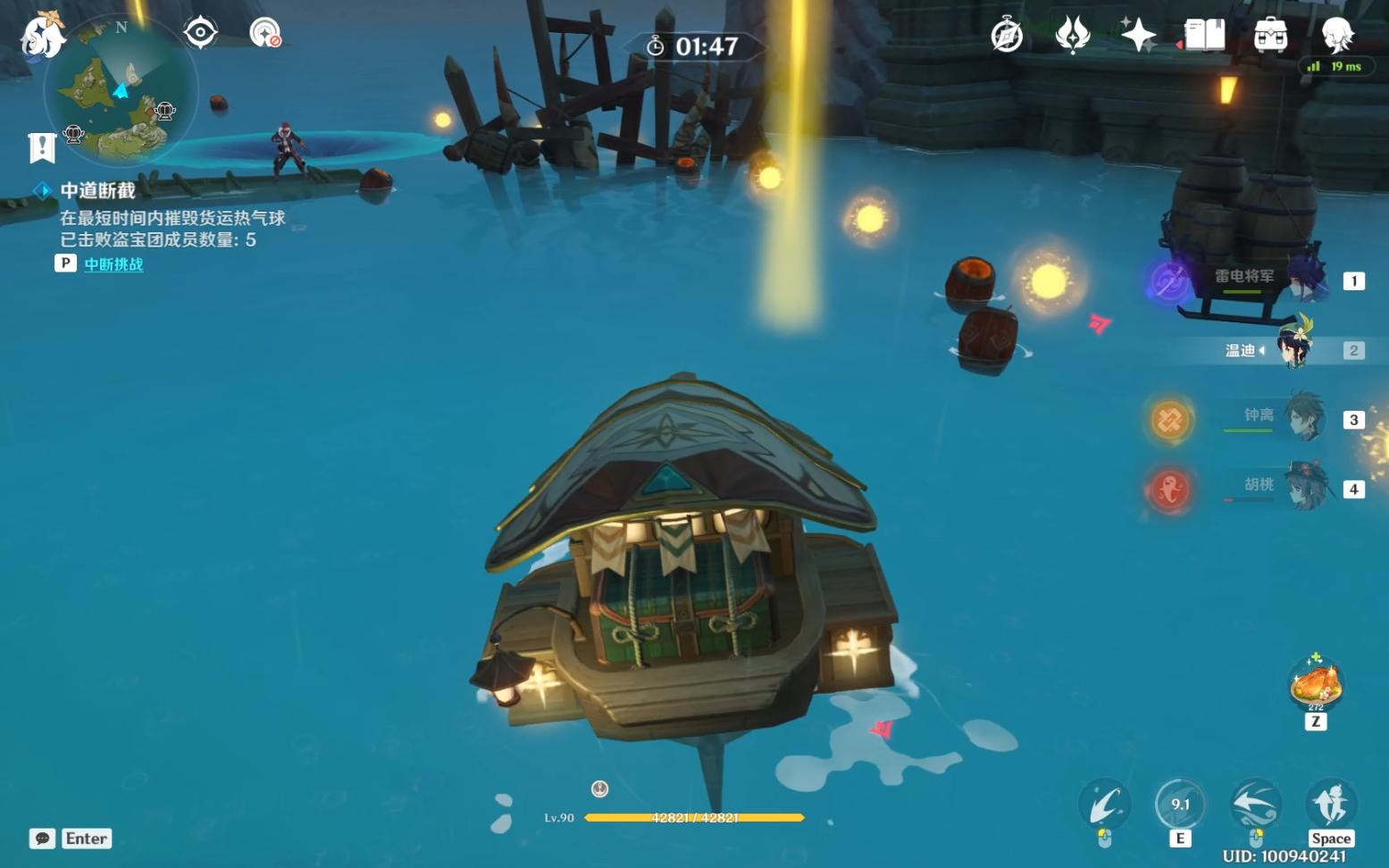The height and width of the screenshot is (868, 1389).
Task: Open the minimap
Action: [121, 91]
